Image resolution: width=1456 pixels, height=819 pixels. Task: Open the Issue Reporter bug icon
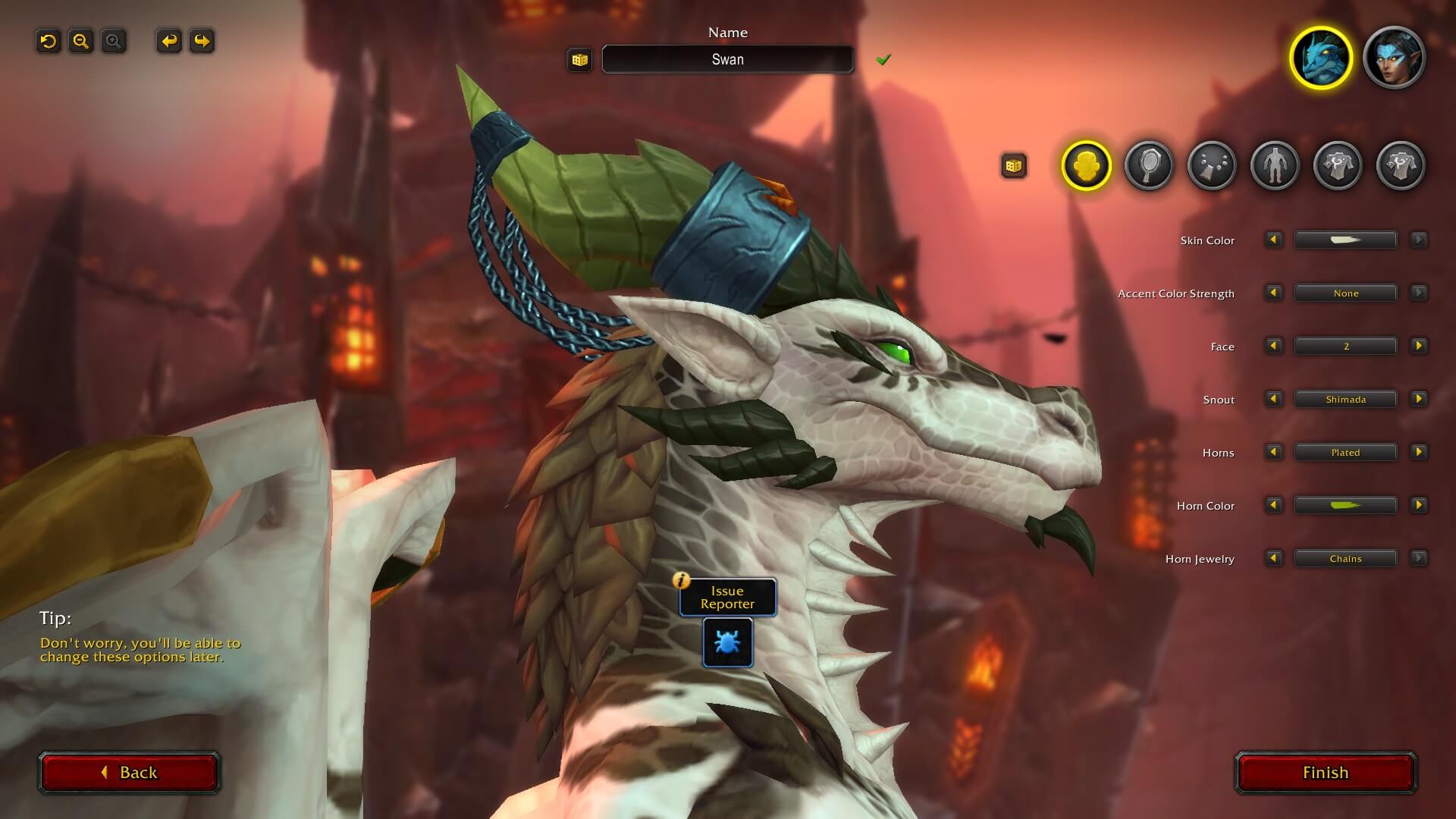(727, 642)
